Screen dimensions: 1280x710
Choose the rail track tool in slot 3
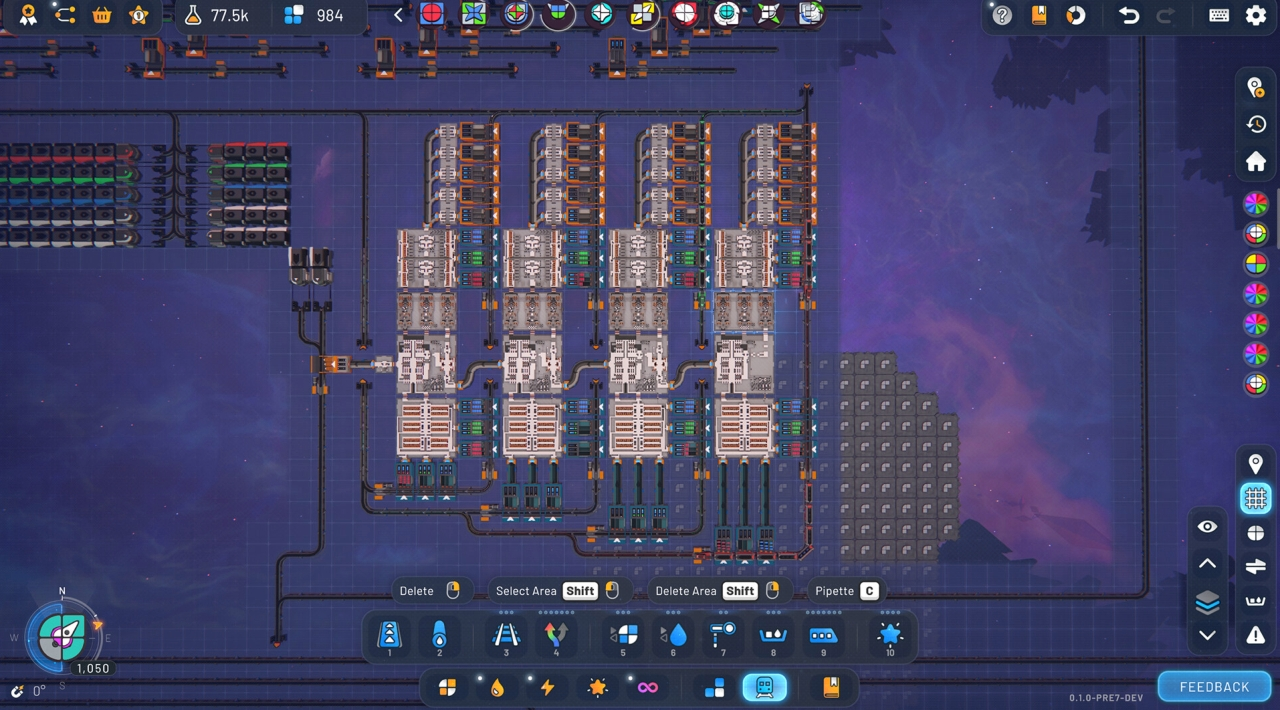click(x=506, y=635)
